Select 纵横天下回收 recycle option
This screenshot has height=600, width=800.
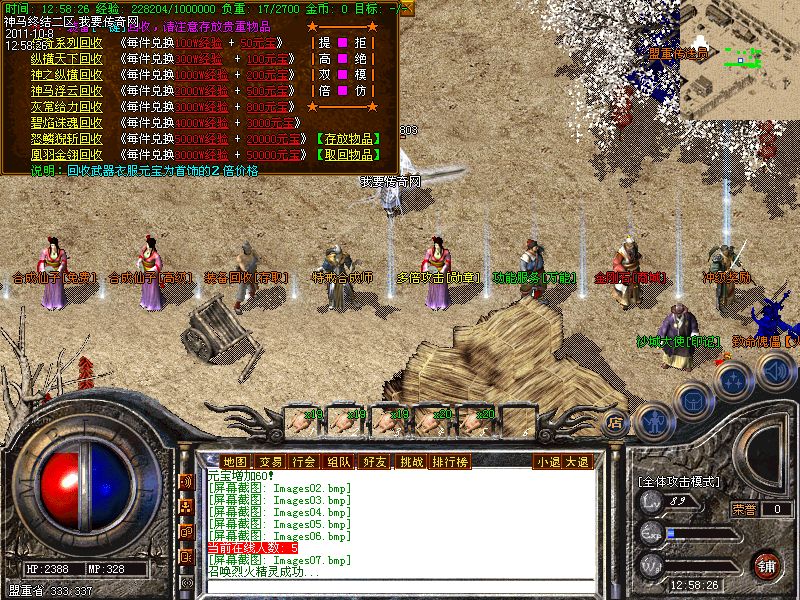click(66, 59)
